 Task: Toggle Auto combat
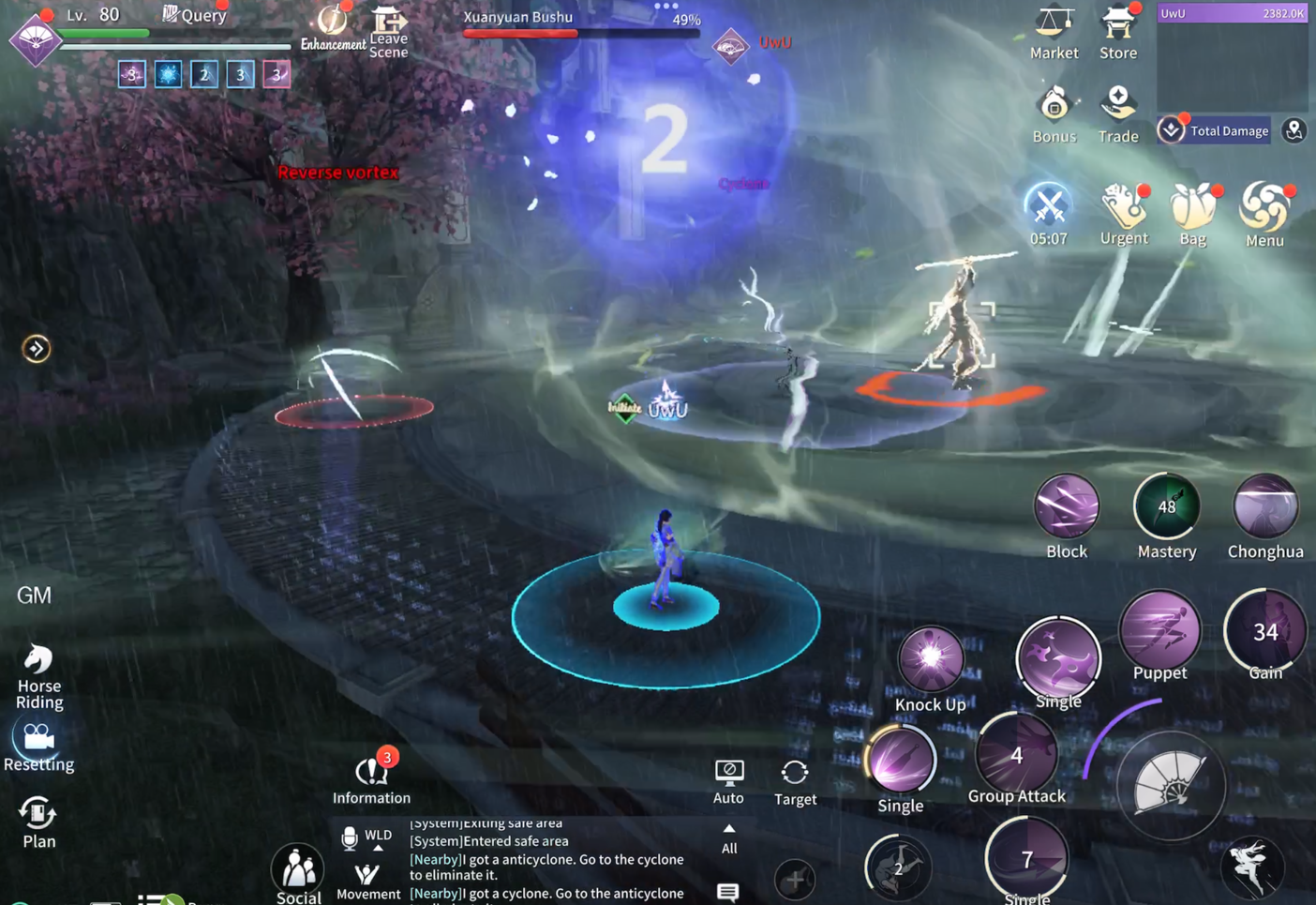[x=728, y=779]
